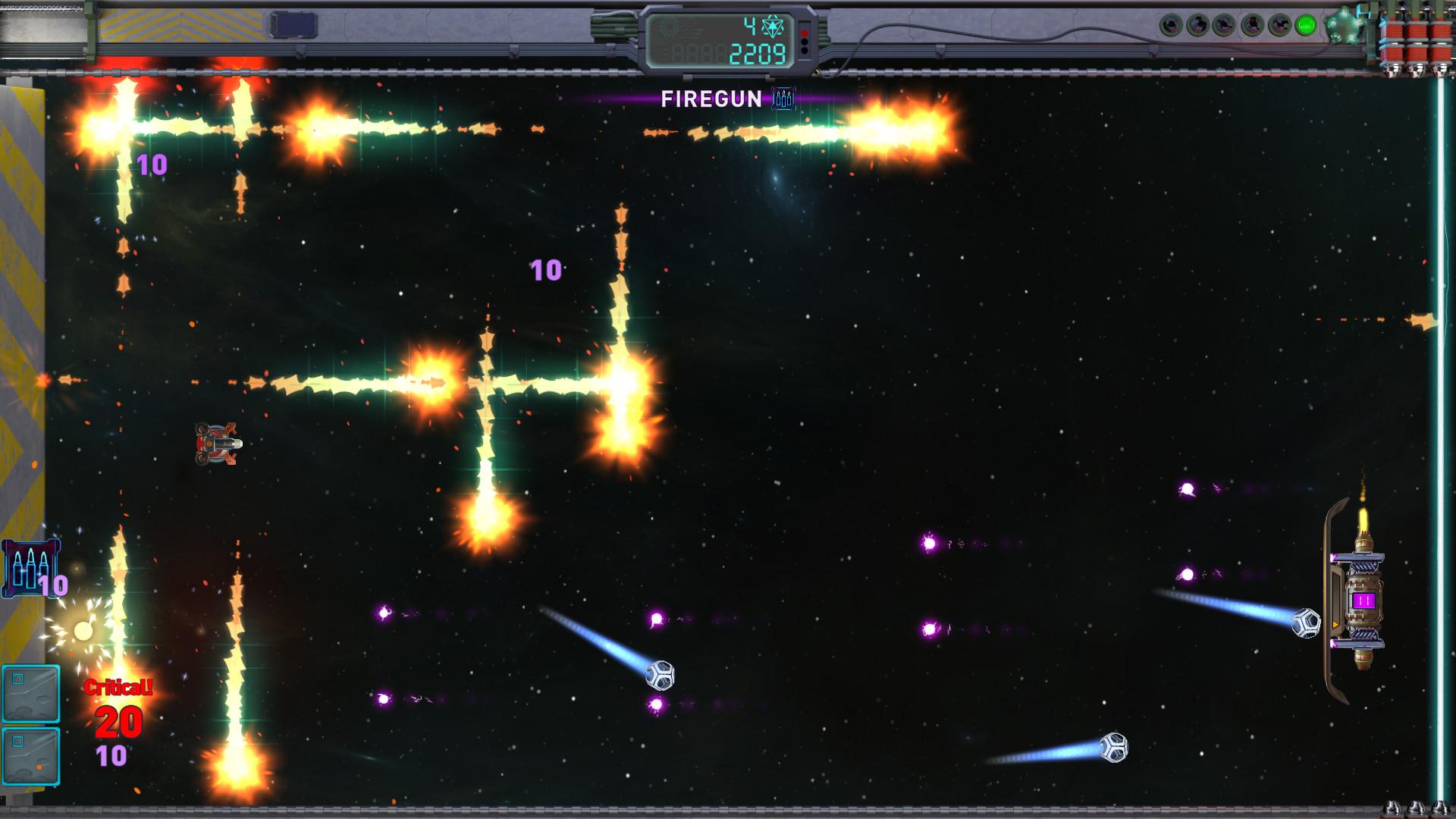Screen dimensions: 1456x819
Task: Click the FIREGUN weapon name label
Action: (x=711, y=97)
